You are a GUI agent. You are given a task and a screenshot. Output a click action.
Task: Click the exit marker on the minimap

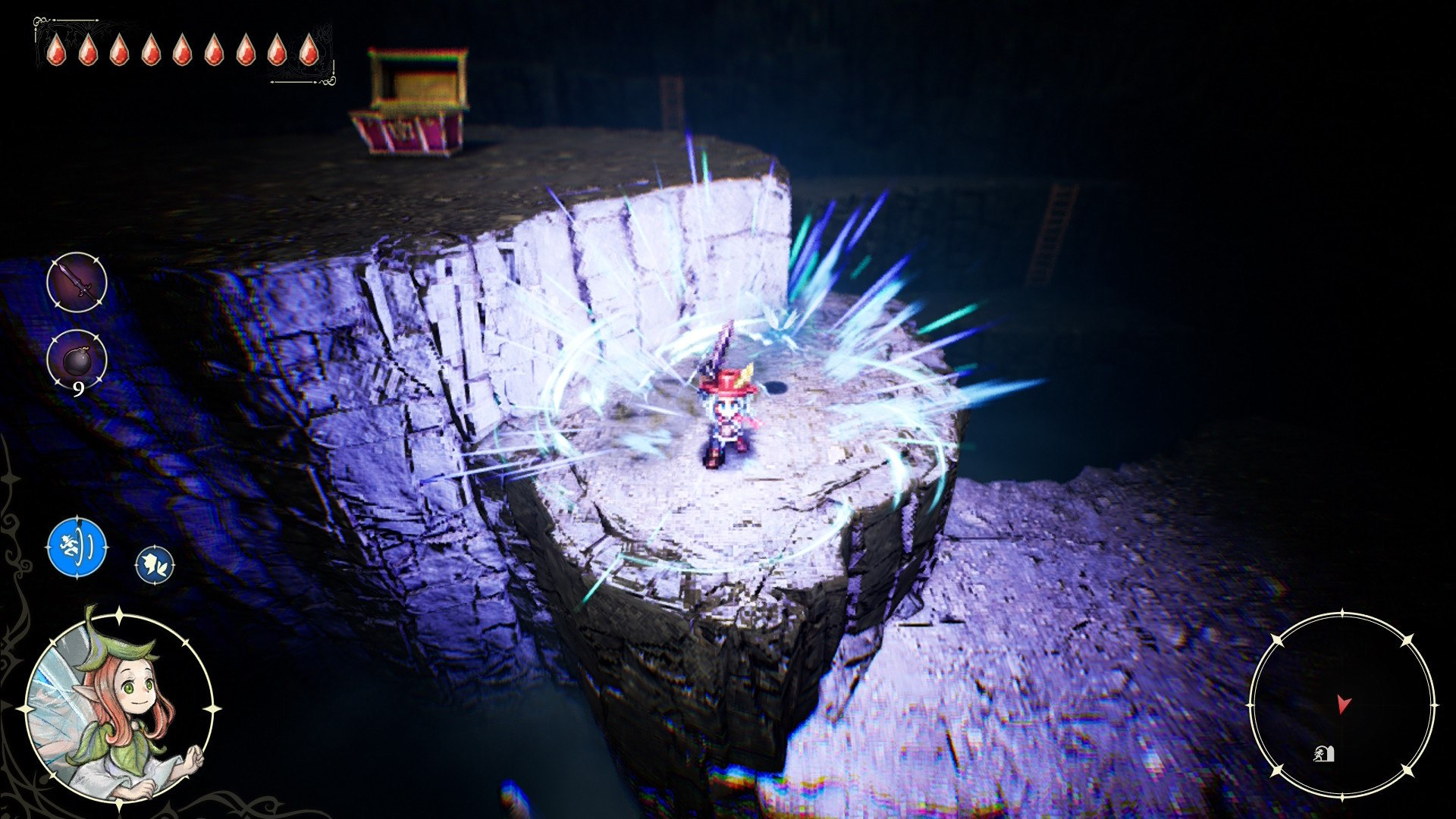click(x=1323, y=754)
